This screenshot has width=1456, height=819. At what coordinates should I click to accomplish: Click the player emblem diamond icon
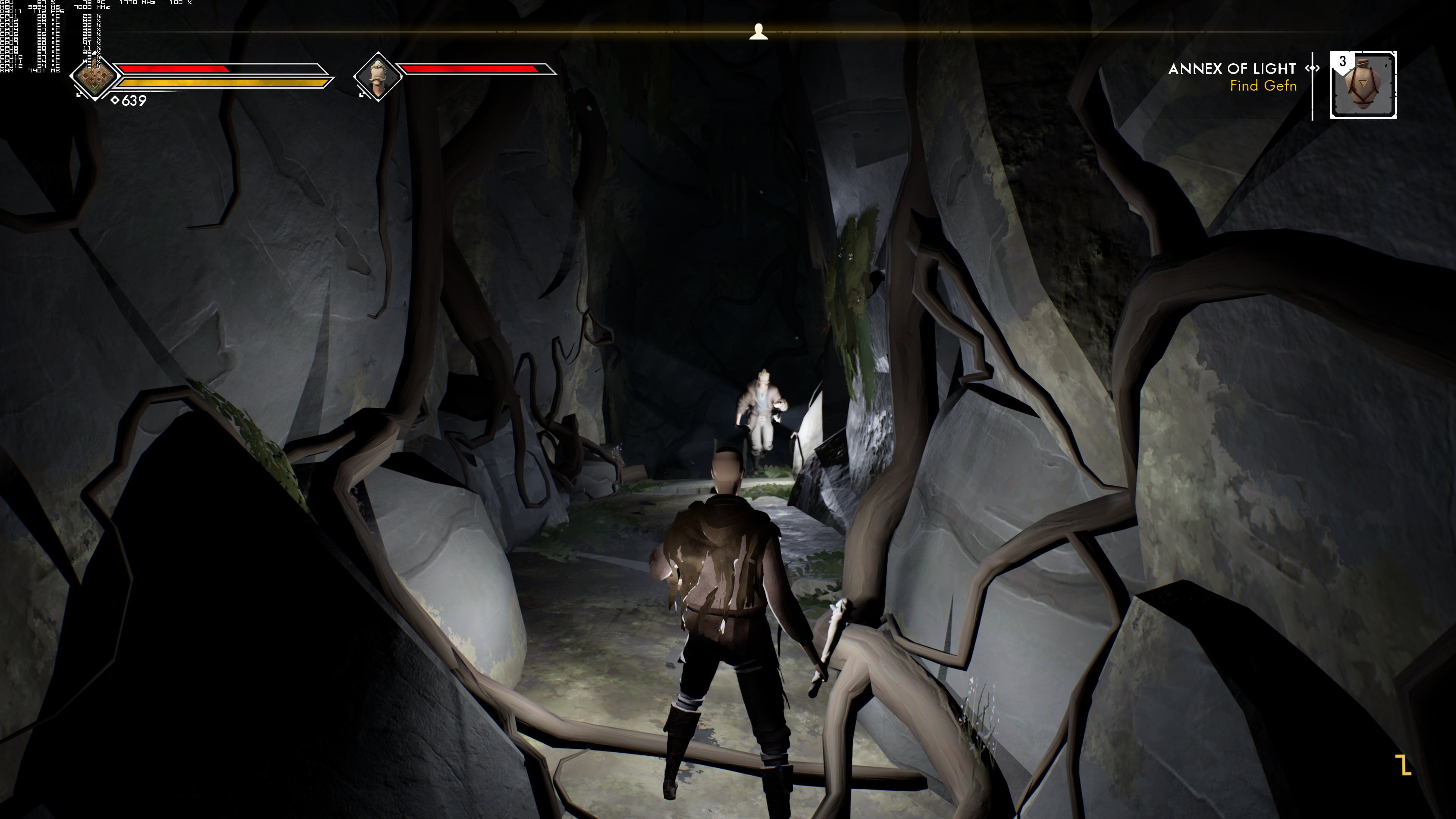94,76
